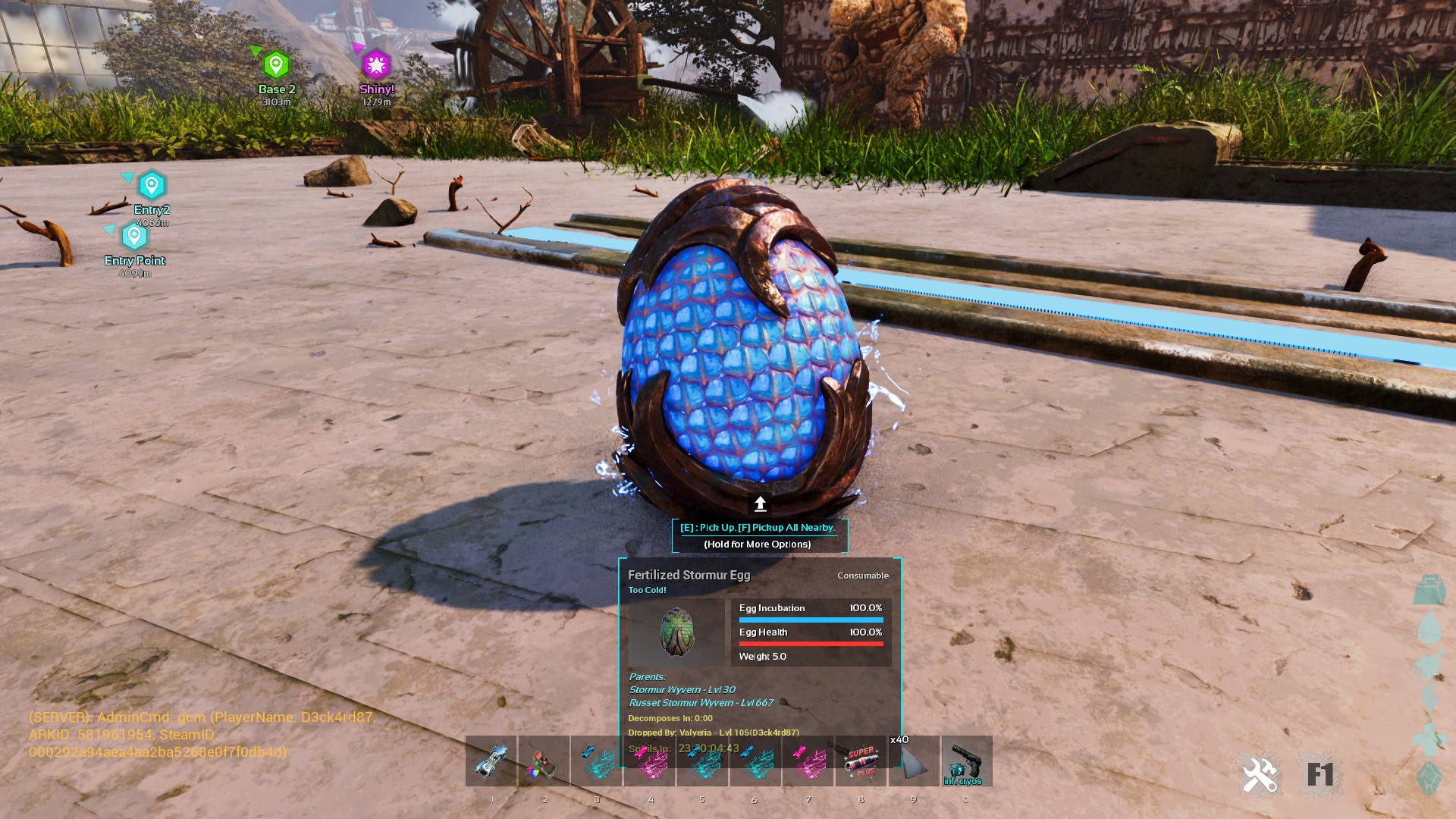Screen dimensions: 1456x819
Task: Select the Entry Point waypoint marker
Action: pos(134,237)
